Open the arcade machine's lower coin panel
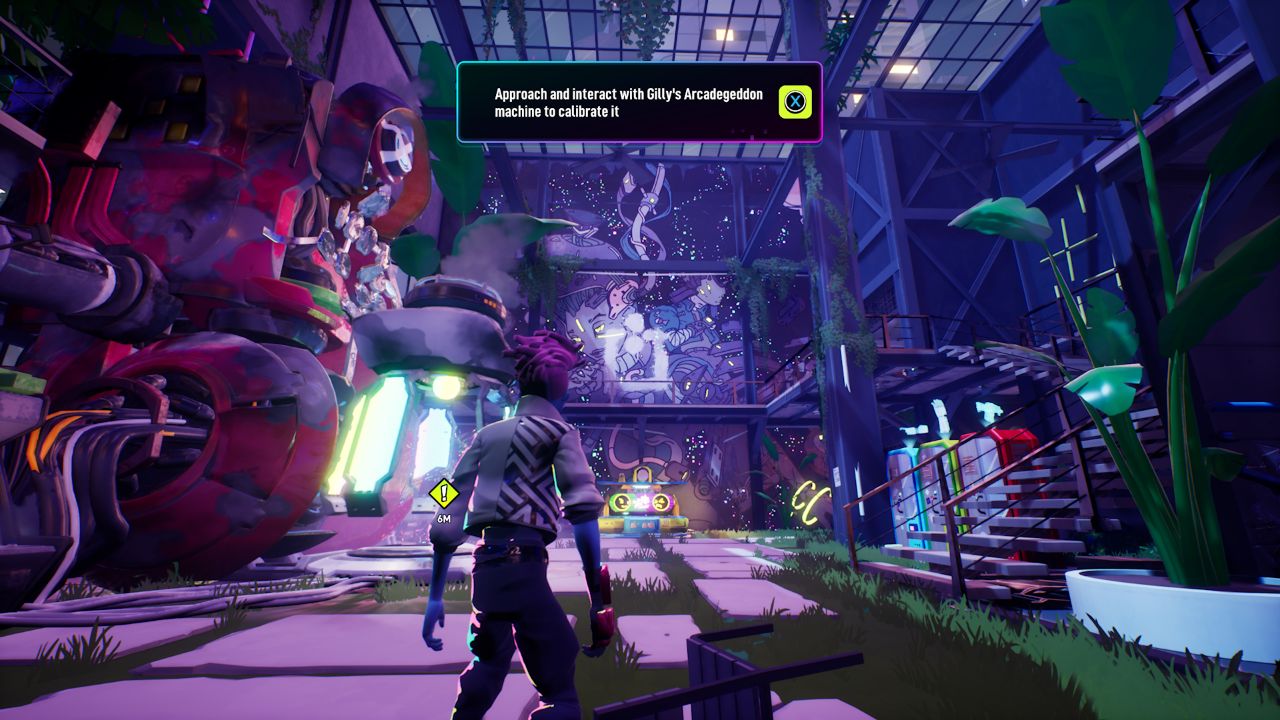The width and height of the screenshot is (1280, 720). pyautogui.click(x=642, y=524)
